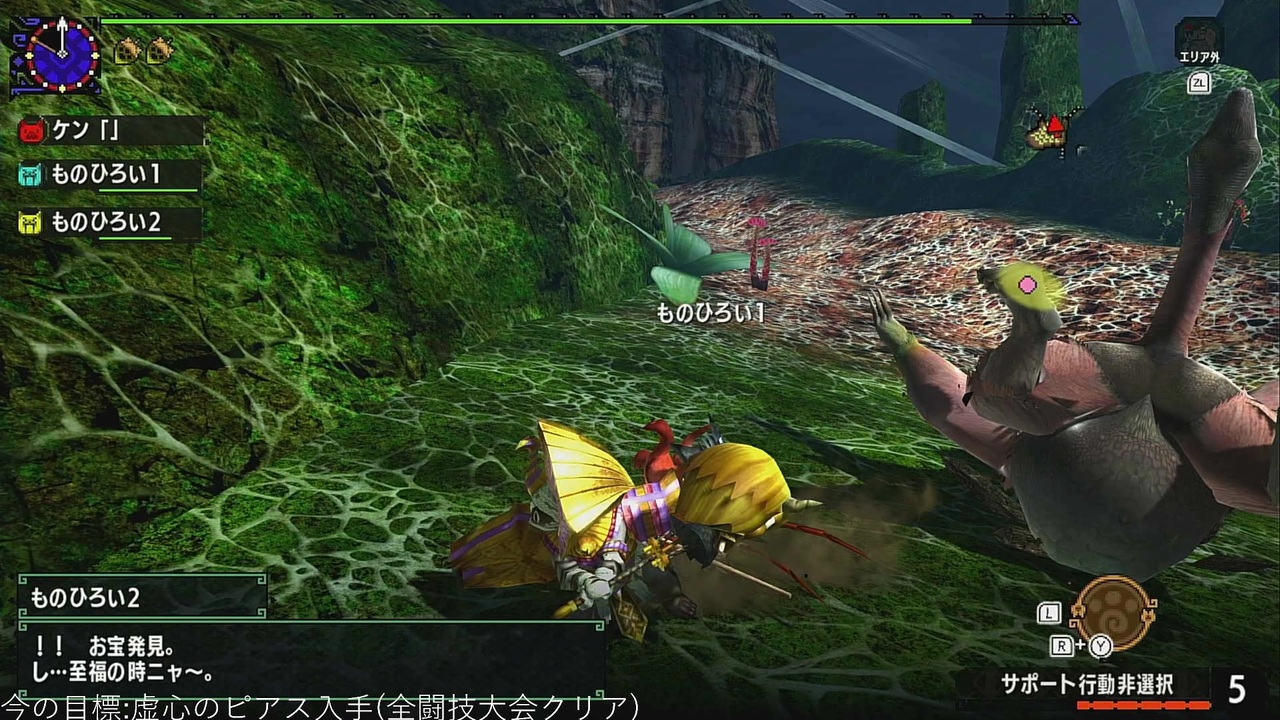Viewport: 1280px width, 720px height.
Task: Select the brown paw support gauge medallion
Action: click(1115, 614)
